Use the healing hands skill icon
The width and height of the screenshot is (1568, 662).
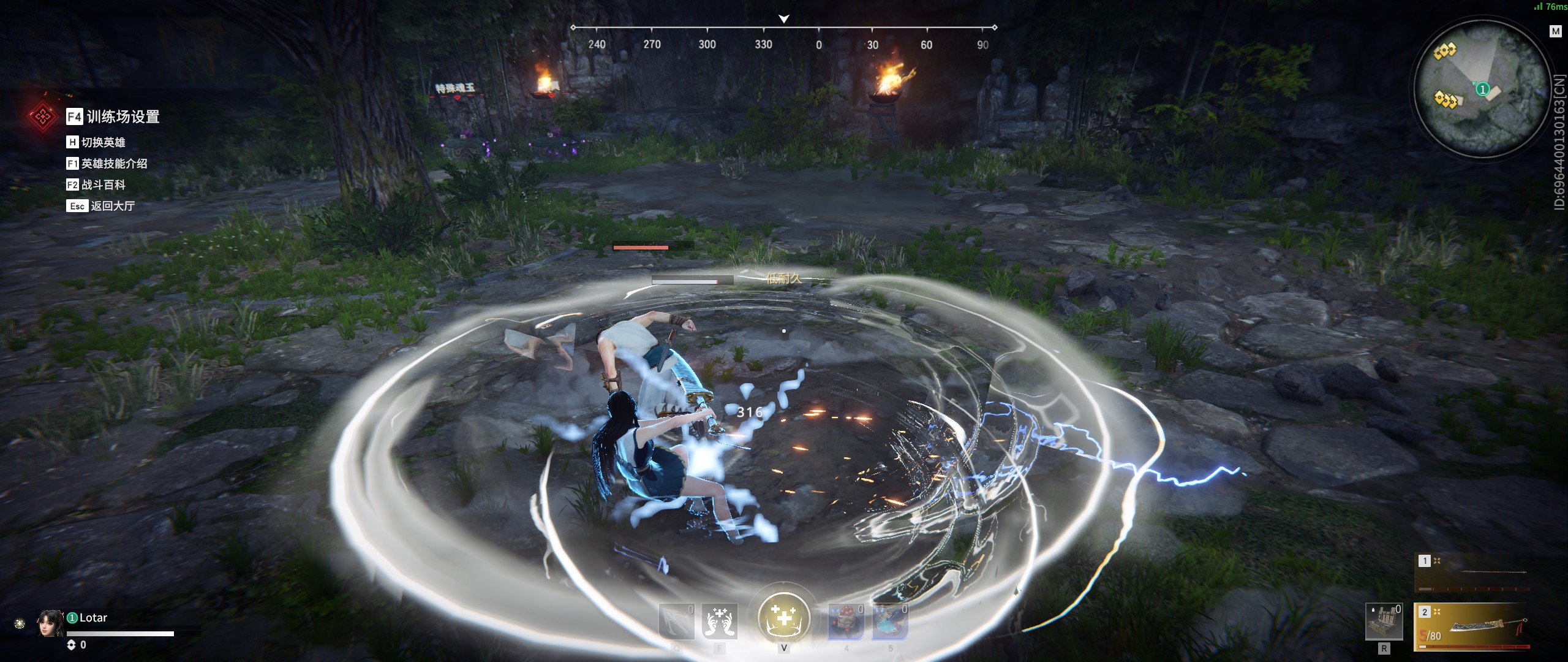tap(720, 621)
